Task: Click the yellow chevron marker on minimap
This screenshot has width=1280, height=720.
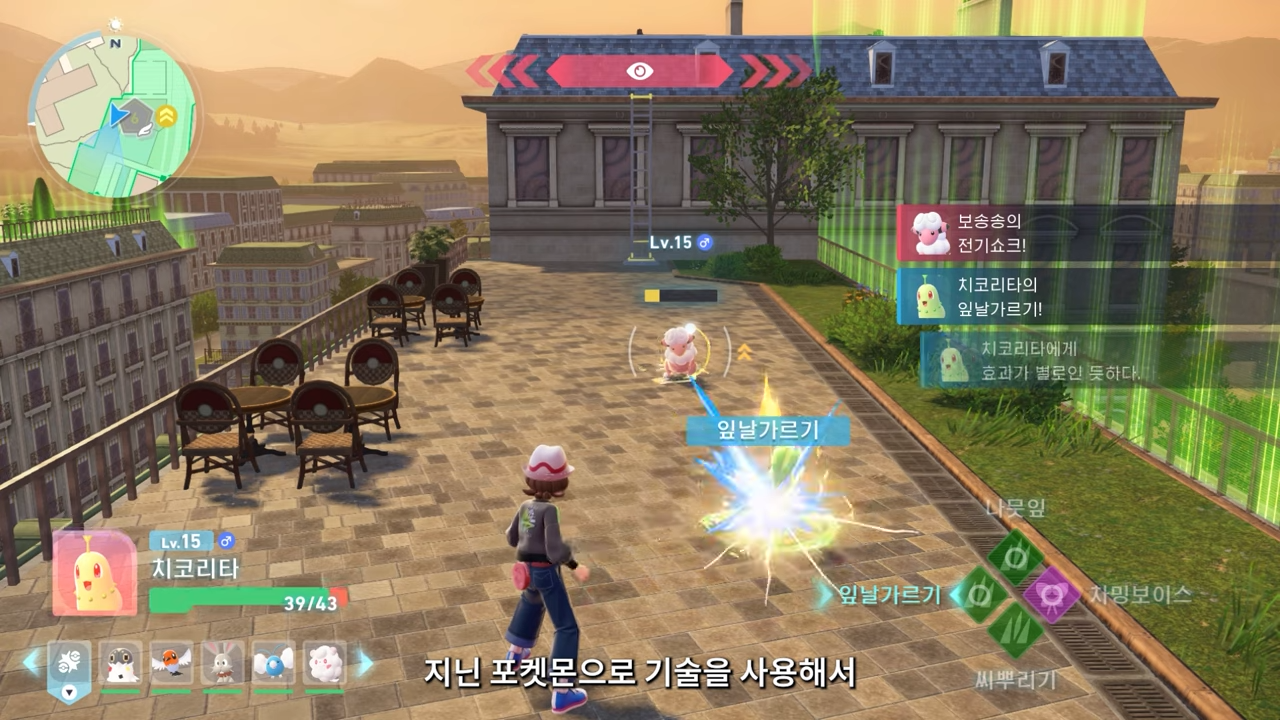Action: [x=167, y=117]
